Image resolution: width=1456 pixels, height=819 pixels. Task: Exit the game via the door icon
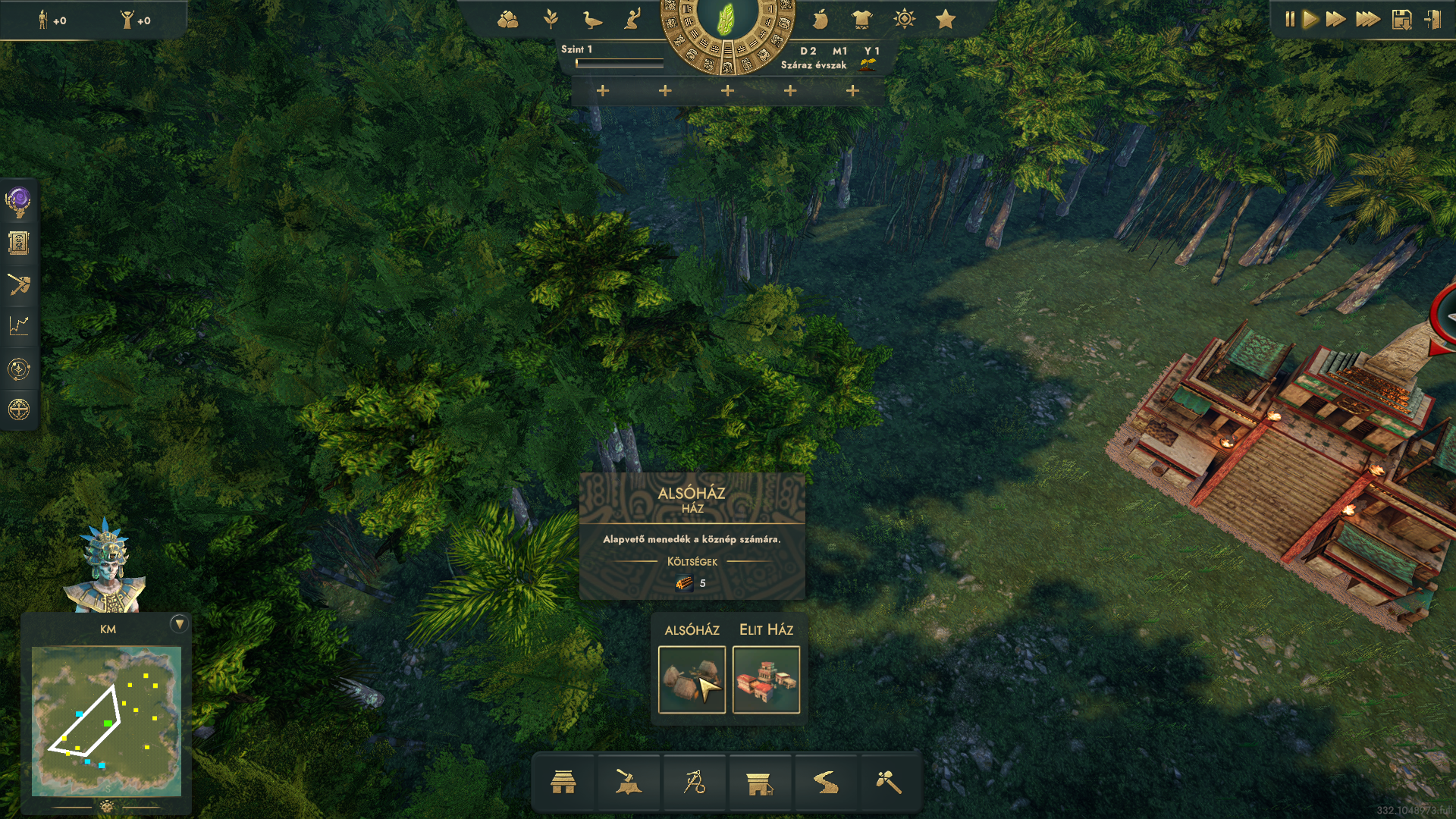pyautogui.click(x=1432, y=20)
